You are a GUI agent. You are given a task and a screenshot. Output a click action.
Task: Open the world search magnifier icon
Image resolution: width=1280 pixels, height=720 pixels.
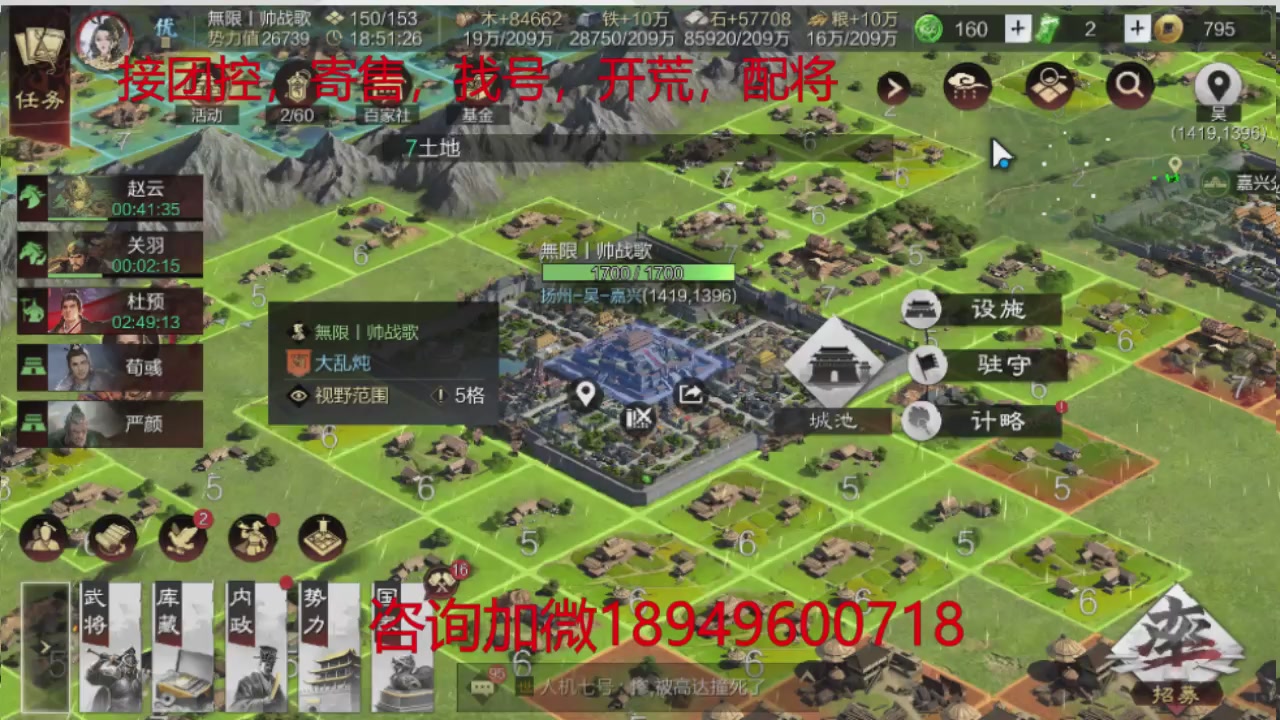pos(1129,86)
